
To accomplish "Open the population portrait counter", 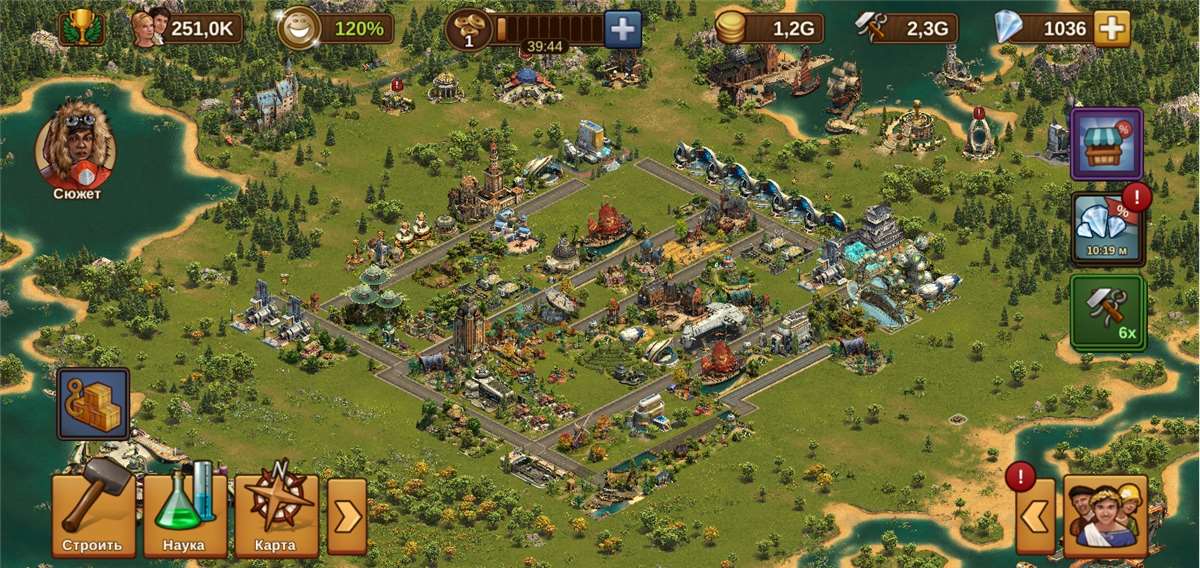I will pyautogui.click(x=188, y=28).
